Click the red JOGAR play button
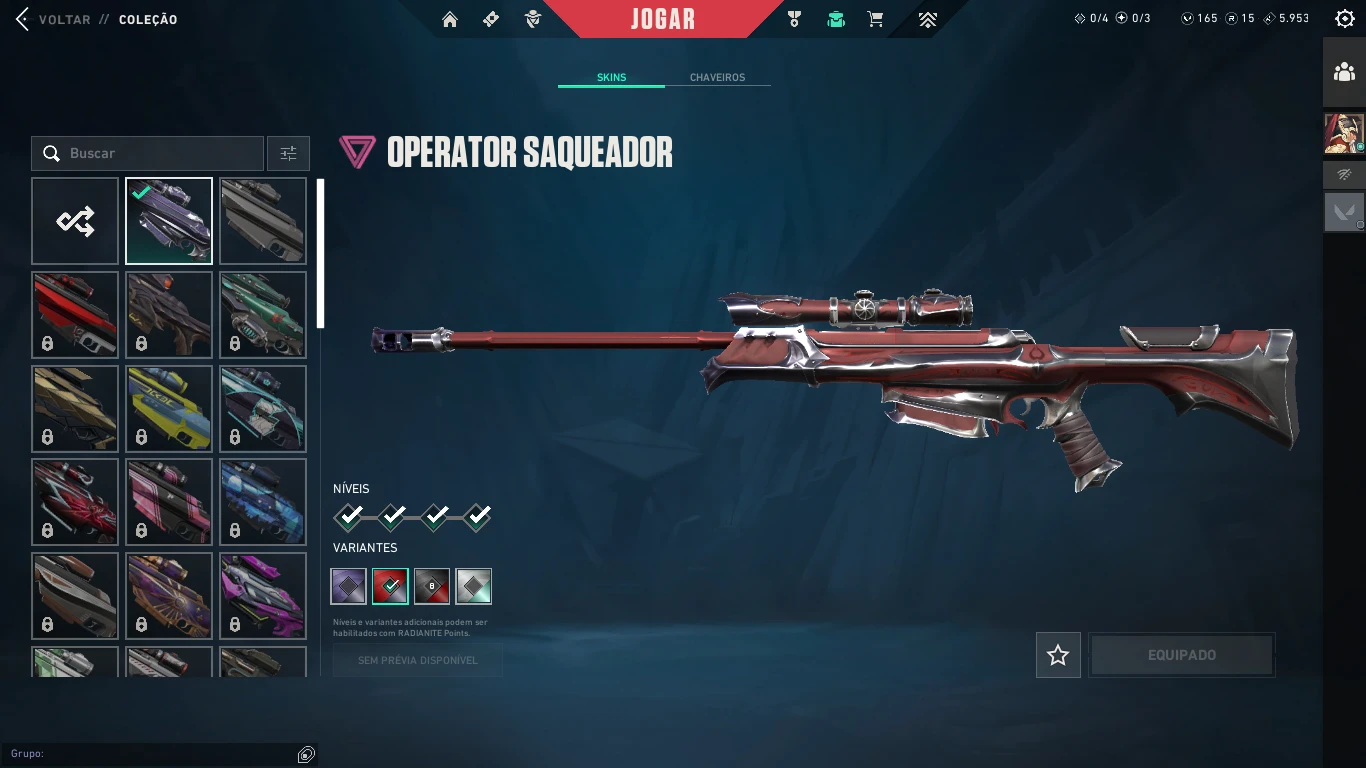Screen dimensions: 1366x768 pos(662,19)
